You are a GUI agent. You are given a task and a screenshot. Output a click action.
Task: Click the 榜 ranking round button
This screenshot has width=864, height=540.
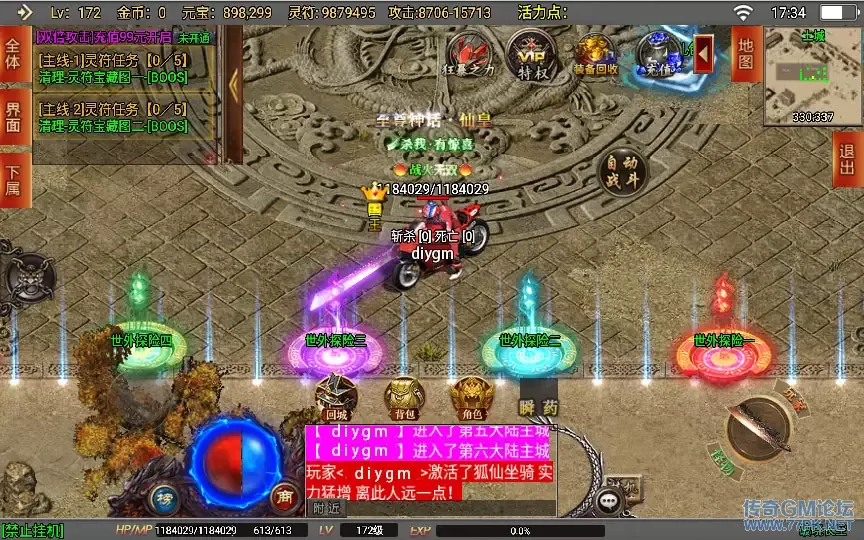(165, 496)
